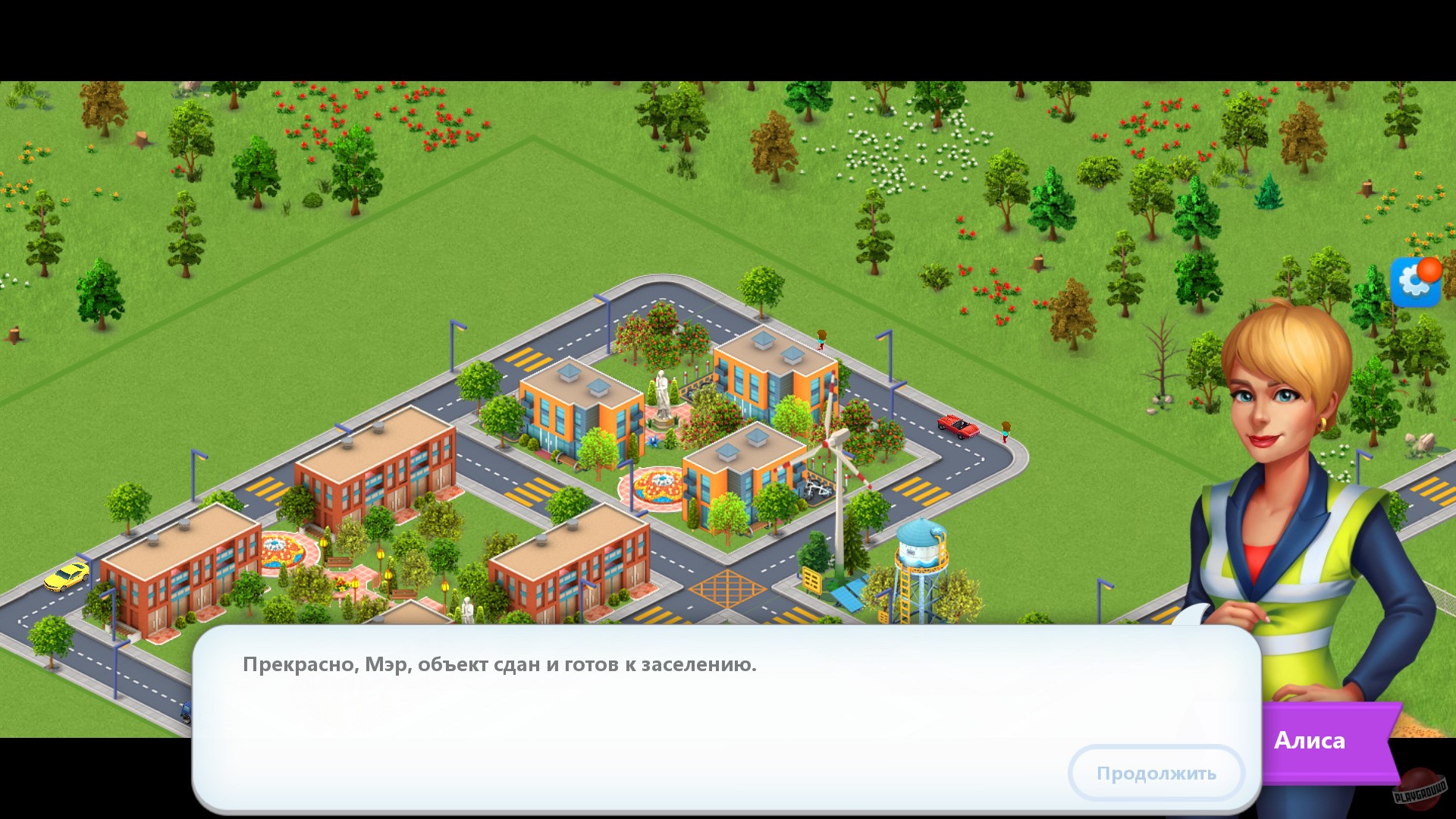Image resolution: width=1456 pixels, height=819 pixels.
Task: Click the pedestrian near the red car
Action: (1005, 432)
